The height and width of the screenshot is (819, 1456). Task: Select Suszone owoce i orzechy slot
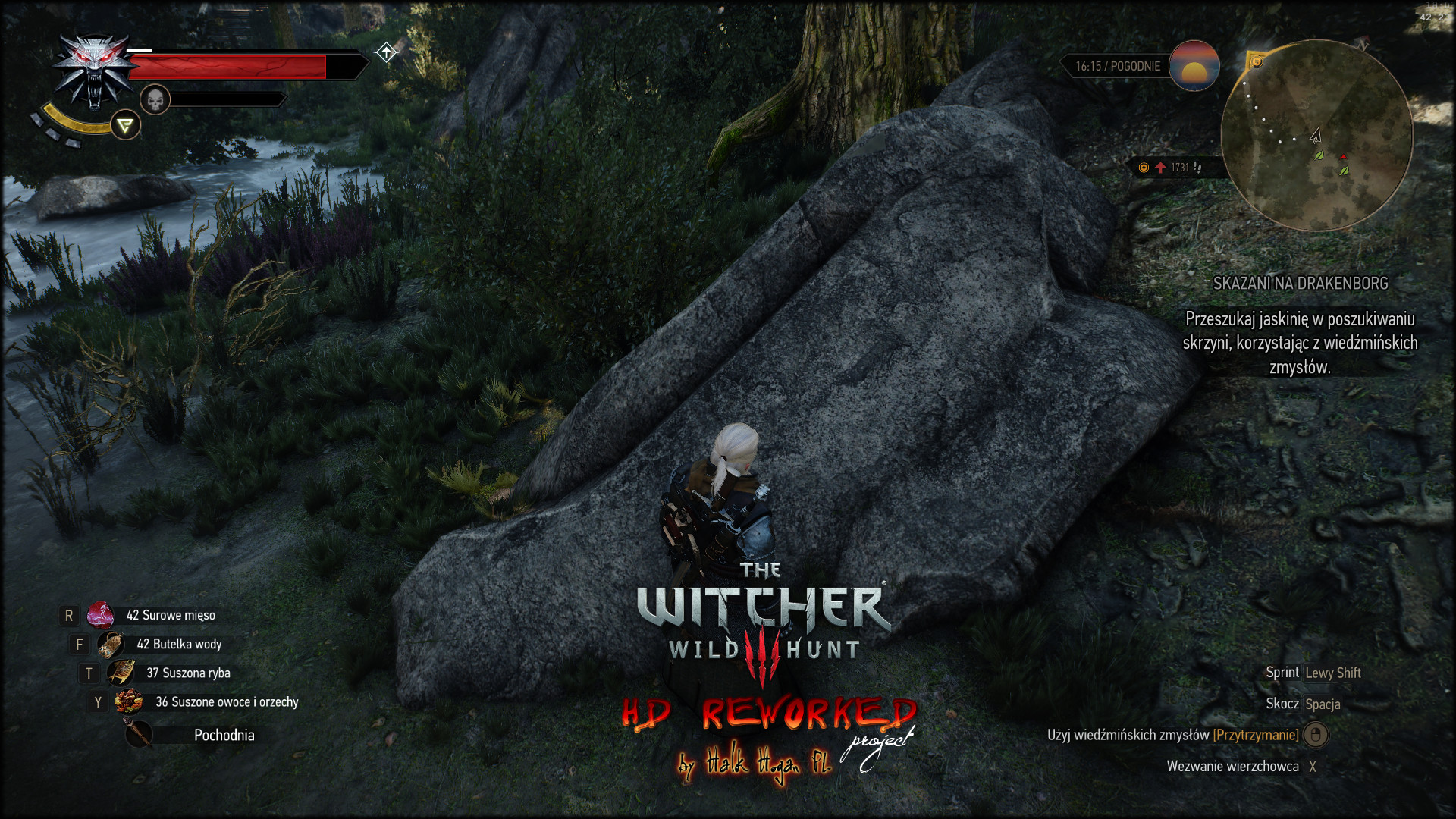(x=129, y=702)
